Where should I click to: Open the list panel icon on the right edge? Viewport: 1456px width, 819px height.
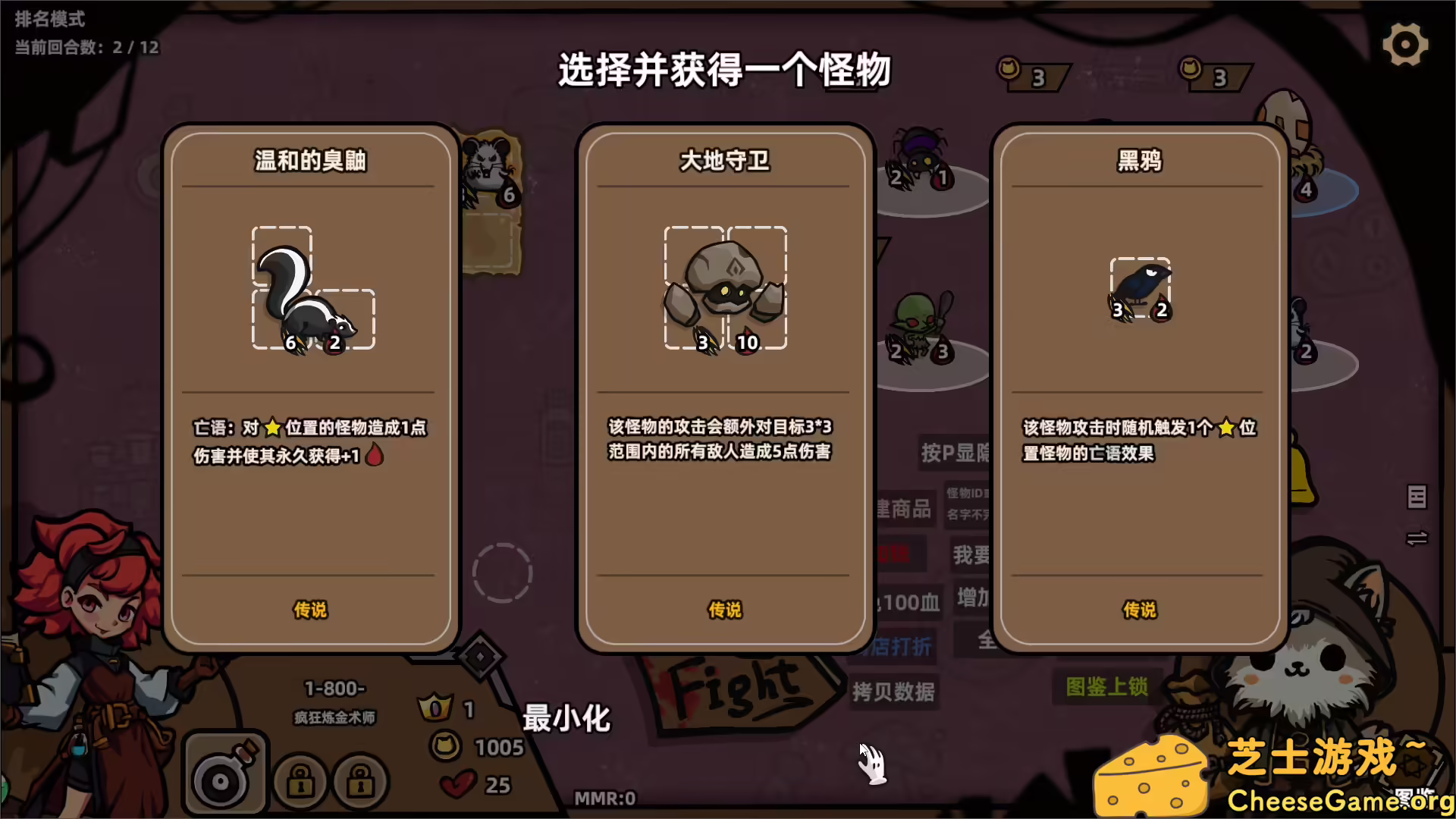1417,498
